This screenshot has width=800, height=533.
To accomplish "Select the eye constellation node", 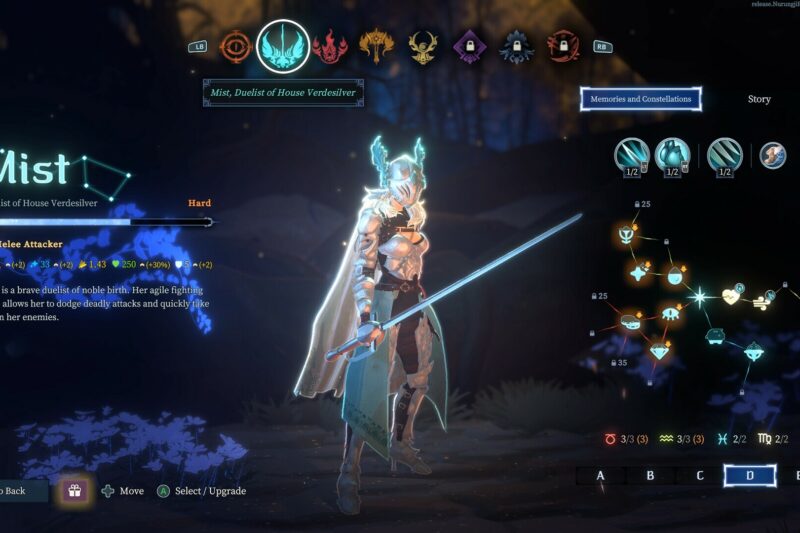I will click(671, 315).
